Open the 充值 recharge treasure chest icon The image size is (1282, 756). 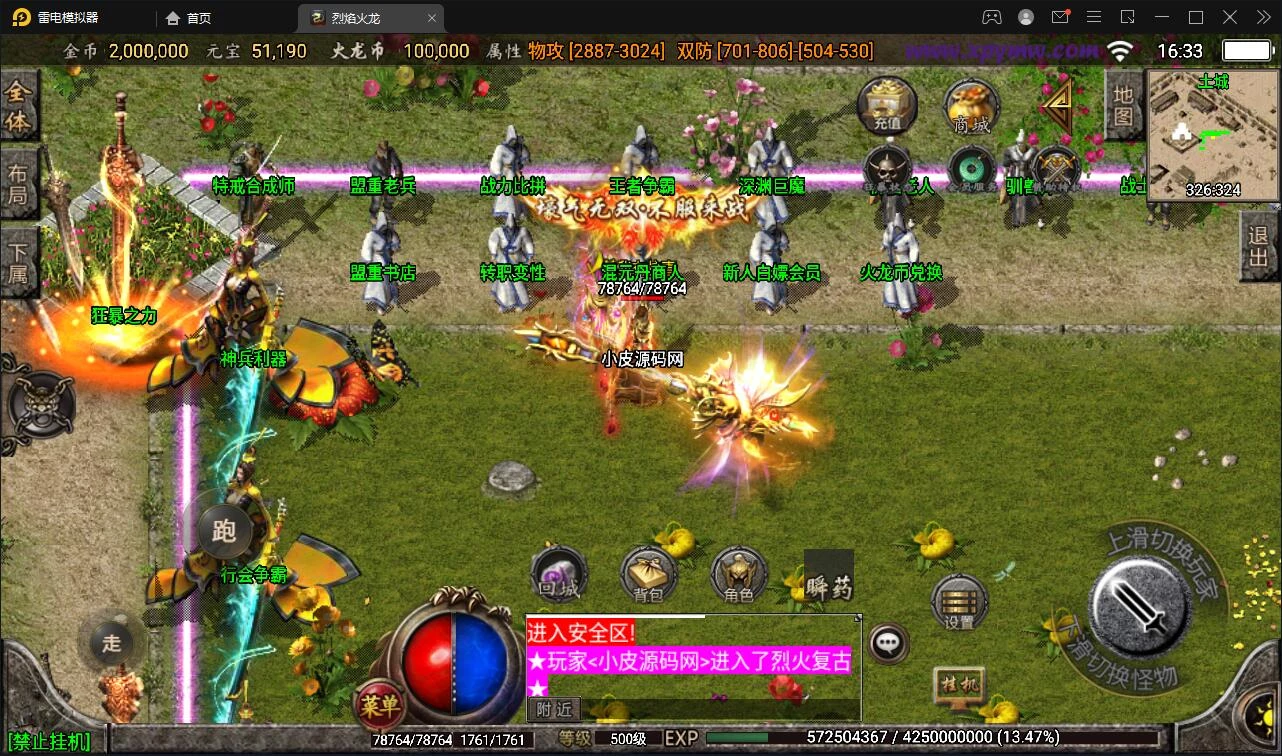point(887,106)
